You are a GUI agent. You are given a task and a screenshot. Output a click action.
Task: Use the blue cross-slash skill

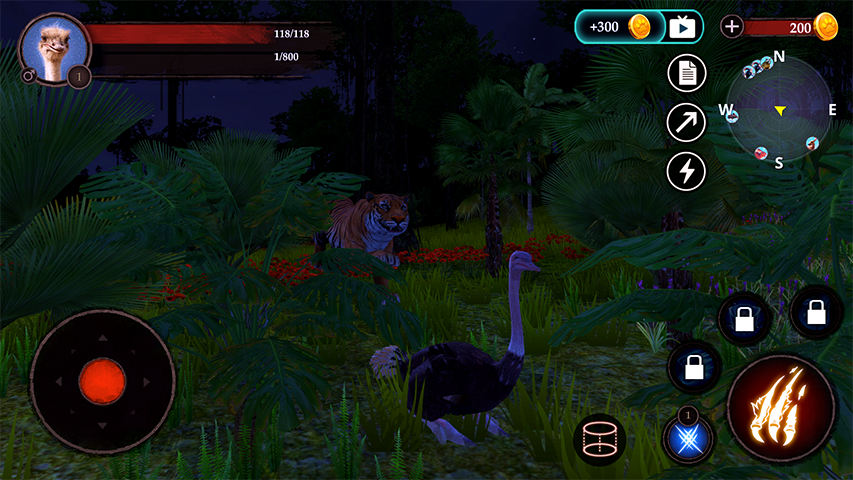688,438
